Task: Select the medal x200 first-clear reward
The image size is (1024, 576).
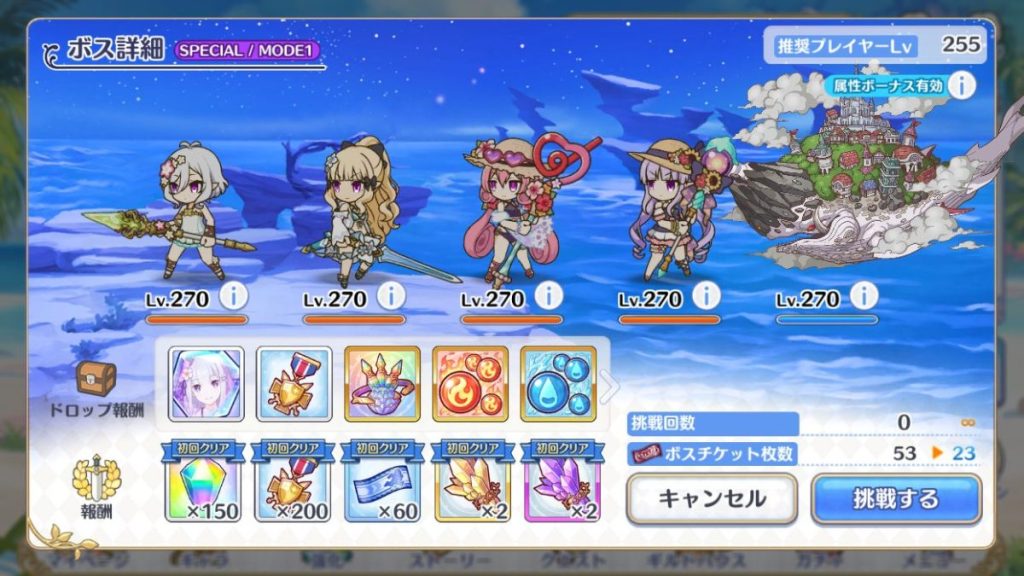Action: coord(294,482)
